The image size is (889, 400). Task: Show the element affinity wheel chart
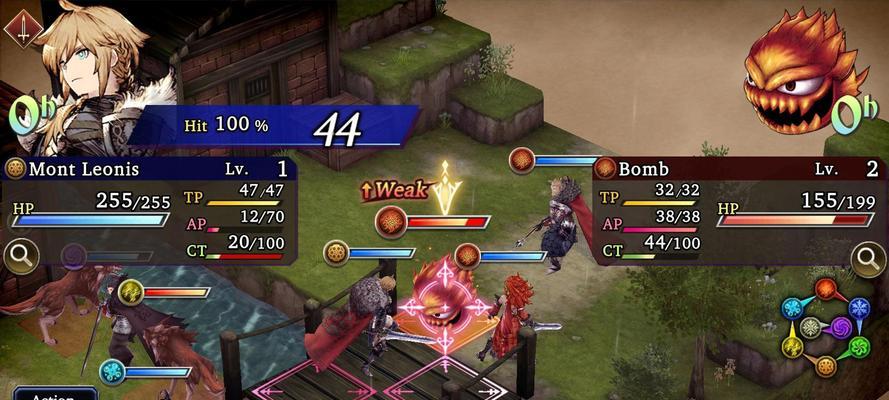(826, 328)
